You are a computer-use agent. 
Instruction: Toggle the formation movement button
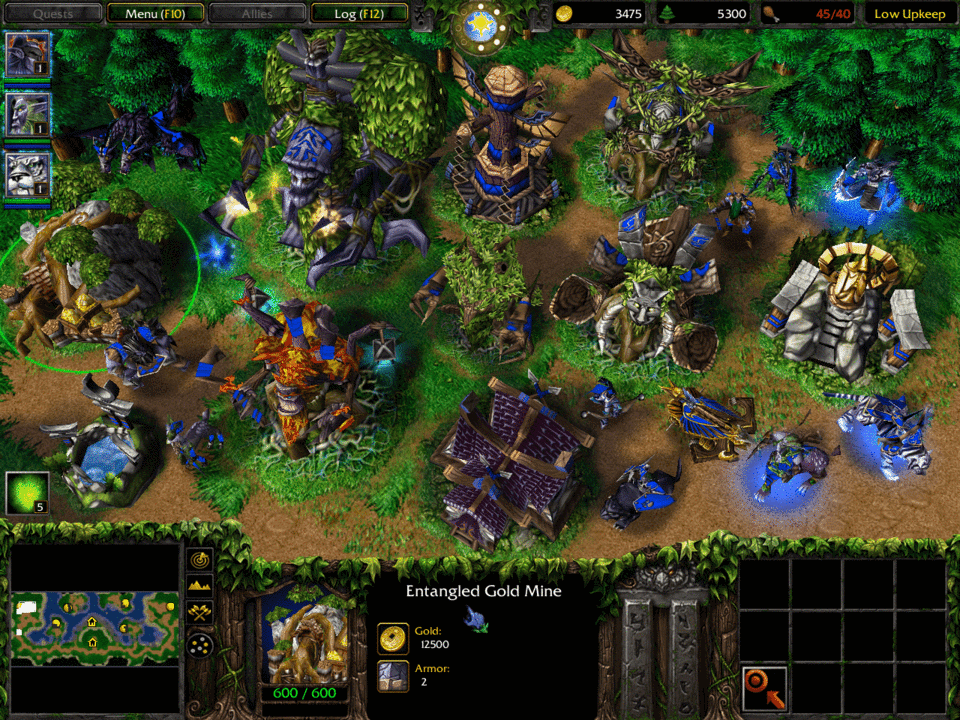pos(200,643)
